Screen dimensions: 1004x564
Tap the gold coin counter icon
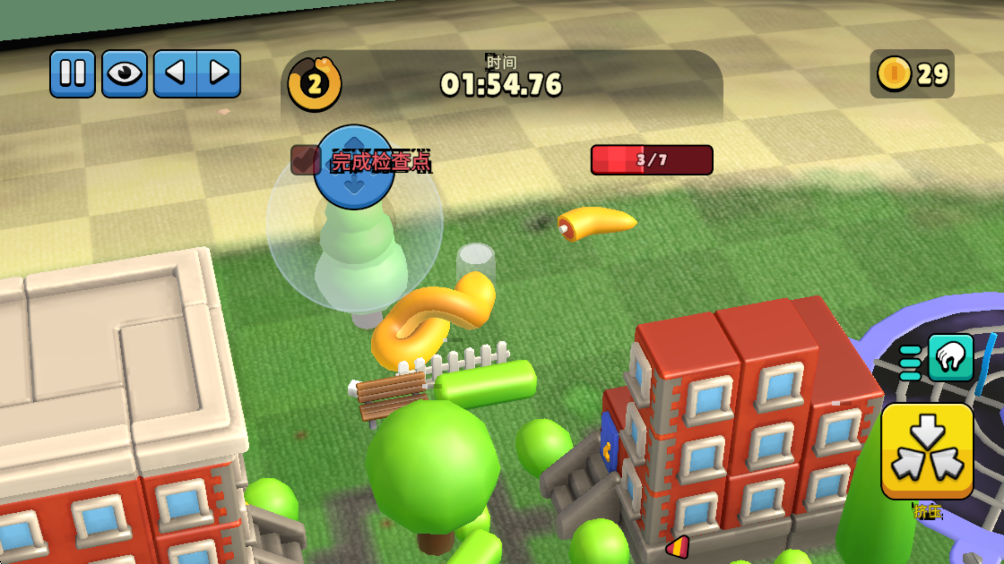[x=894, y=74]
